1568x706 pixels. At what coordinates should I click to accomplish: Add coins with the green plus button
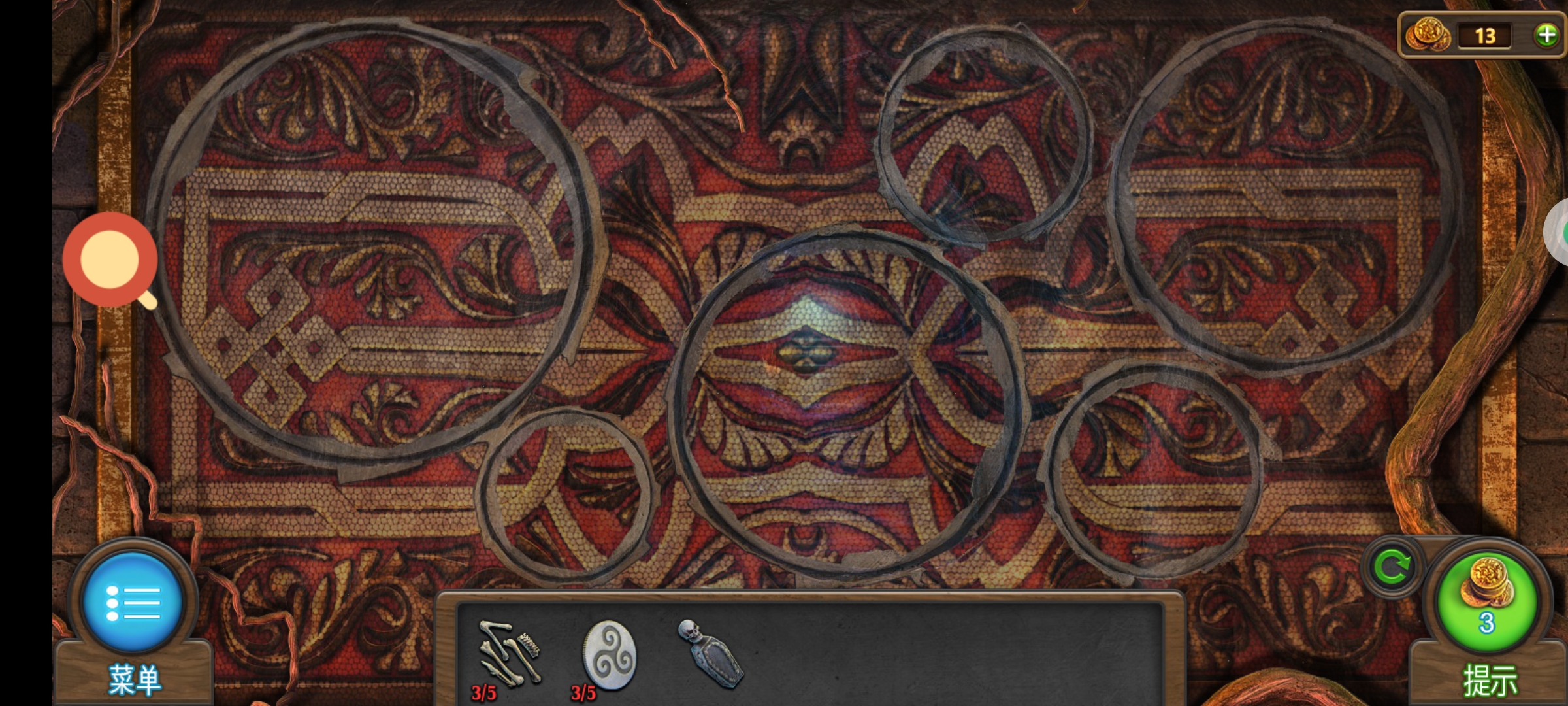1546,35
